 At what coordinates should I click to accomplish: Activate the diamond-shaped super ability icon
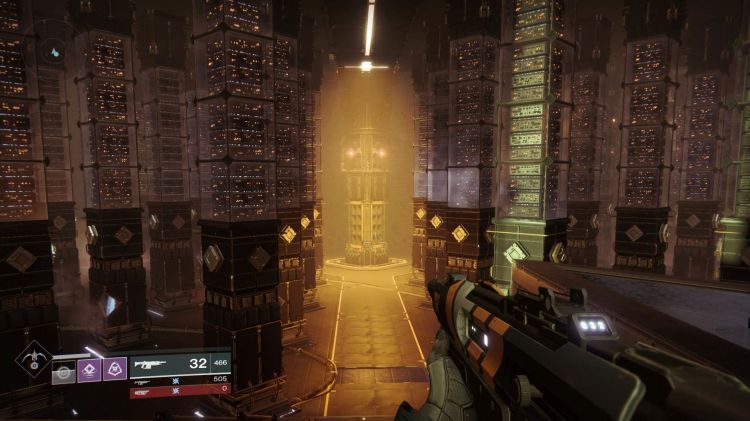[33, 358]
